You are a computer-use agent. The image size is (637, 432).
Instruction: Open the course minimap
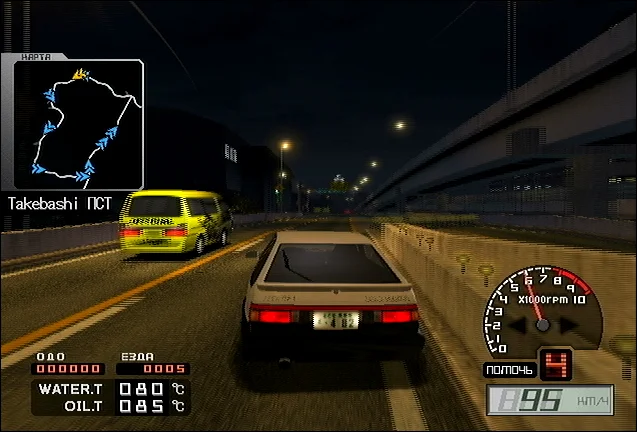click(x=75, y=124)
